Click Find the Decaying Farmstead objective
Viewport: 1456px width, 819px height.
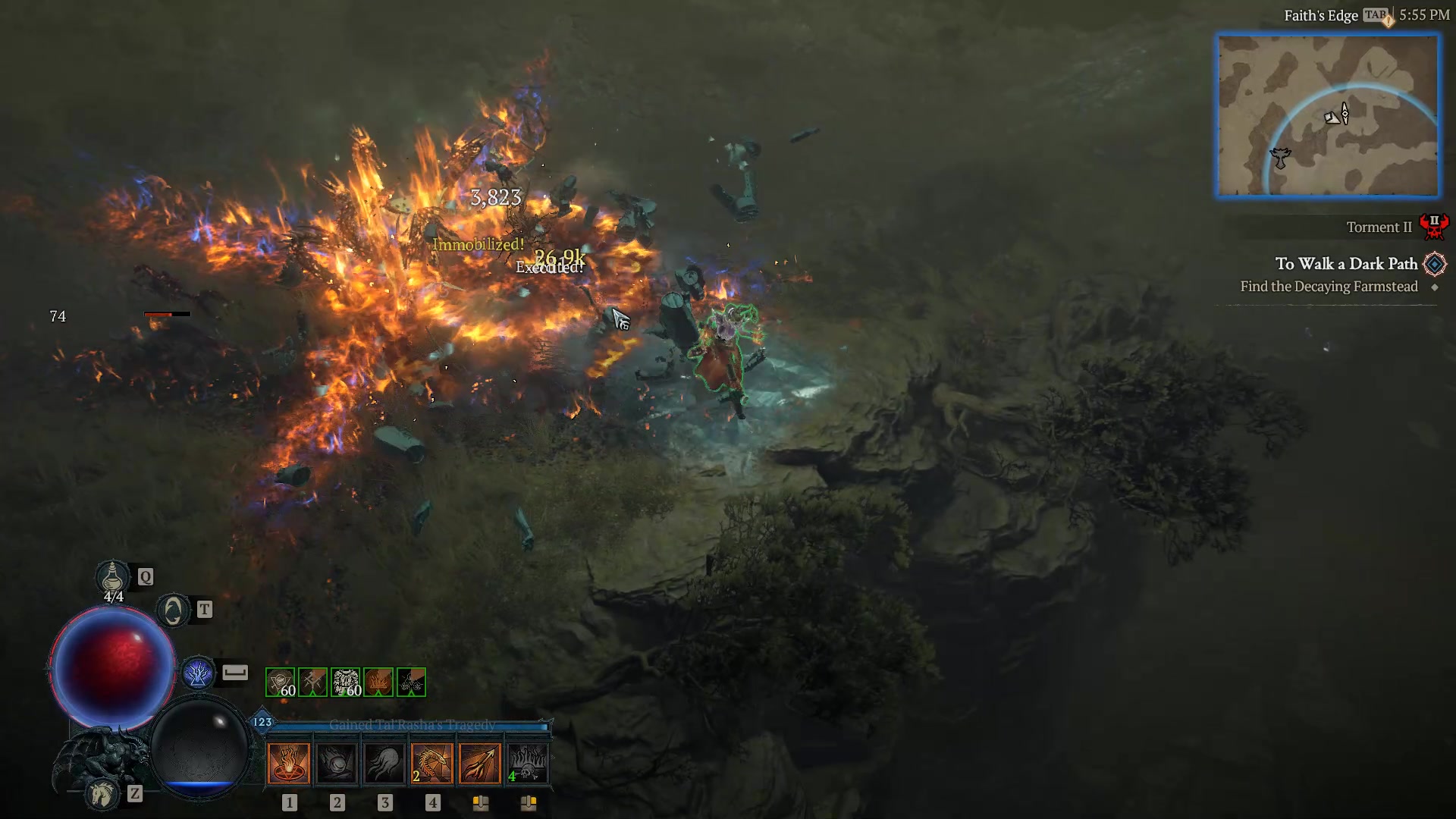(x=1329, y=287)
